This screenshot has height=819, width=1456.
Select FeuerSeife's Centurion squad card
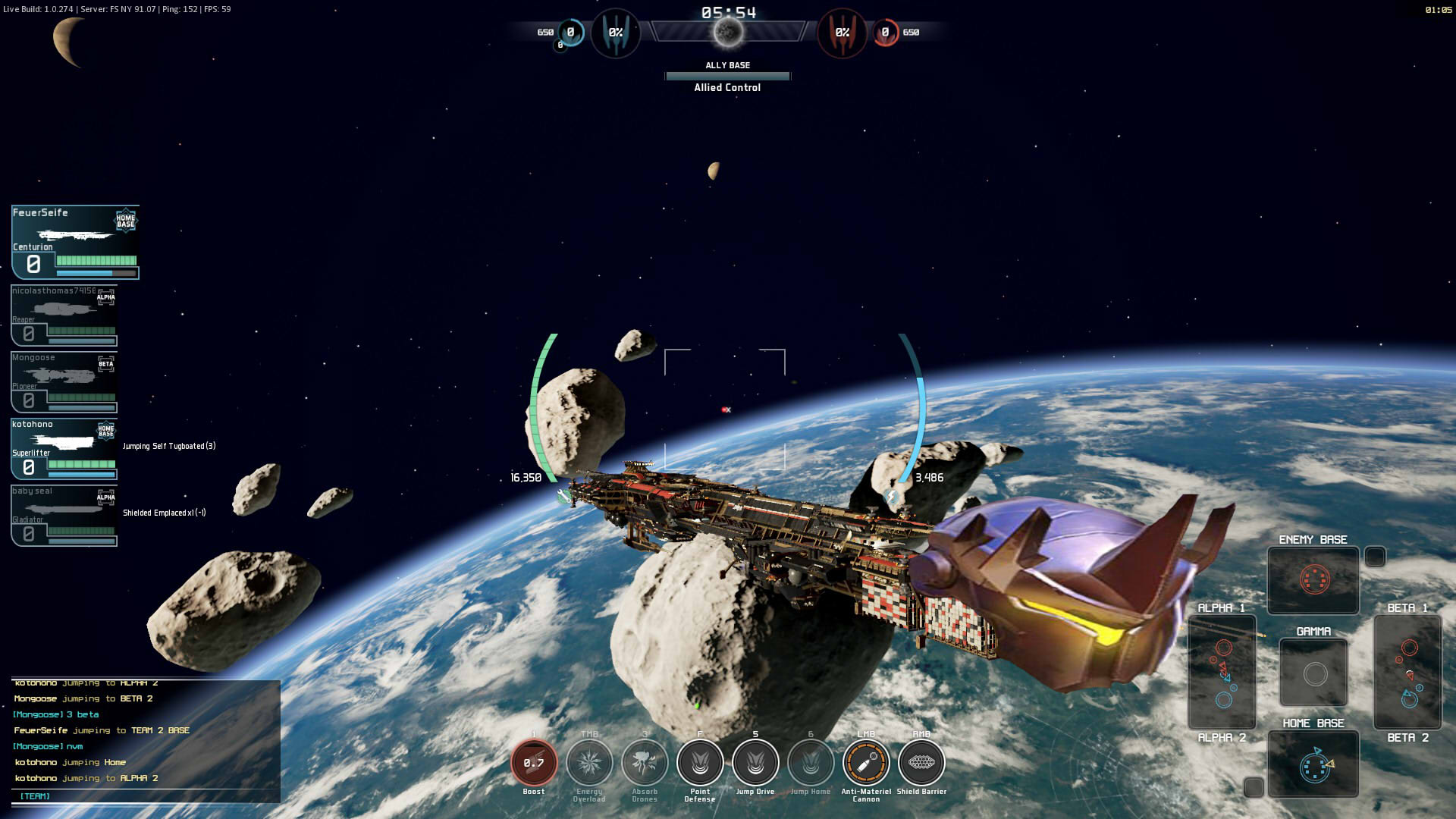pyautogui.click(x=75, y=242)
